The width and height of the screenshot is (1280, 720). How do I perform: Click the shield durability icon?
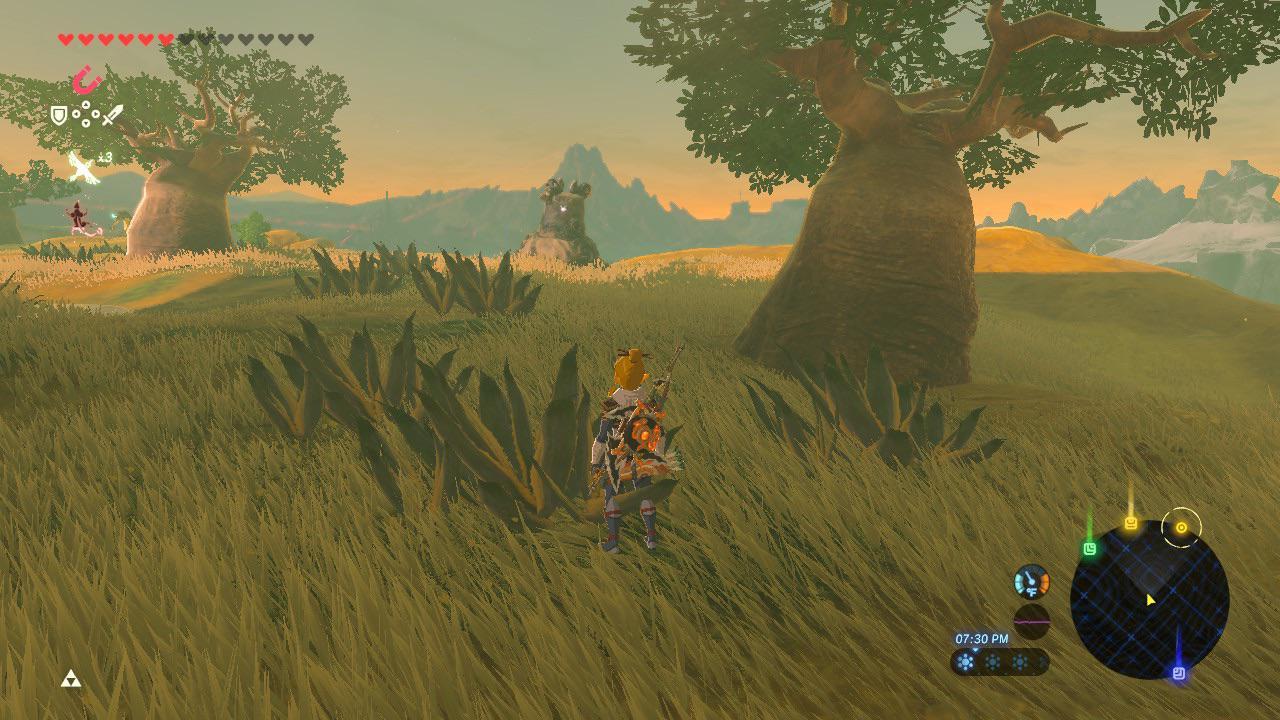point(58,114)
